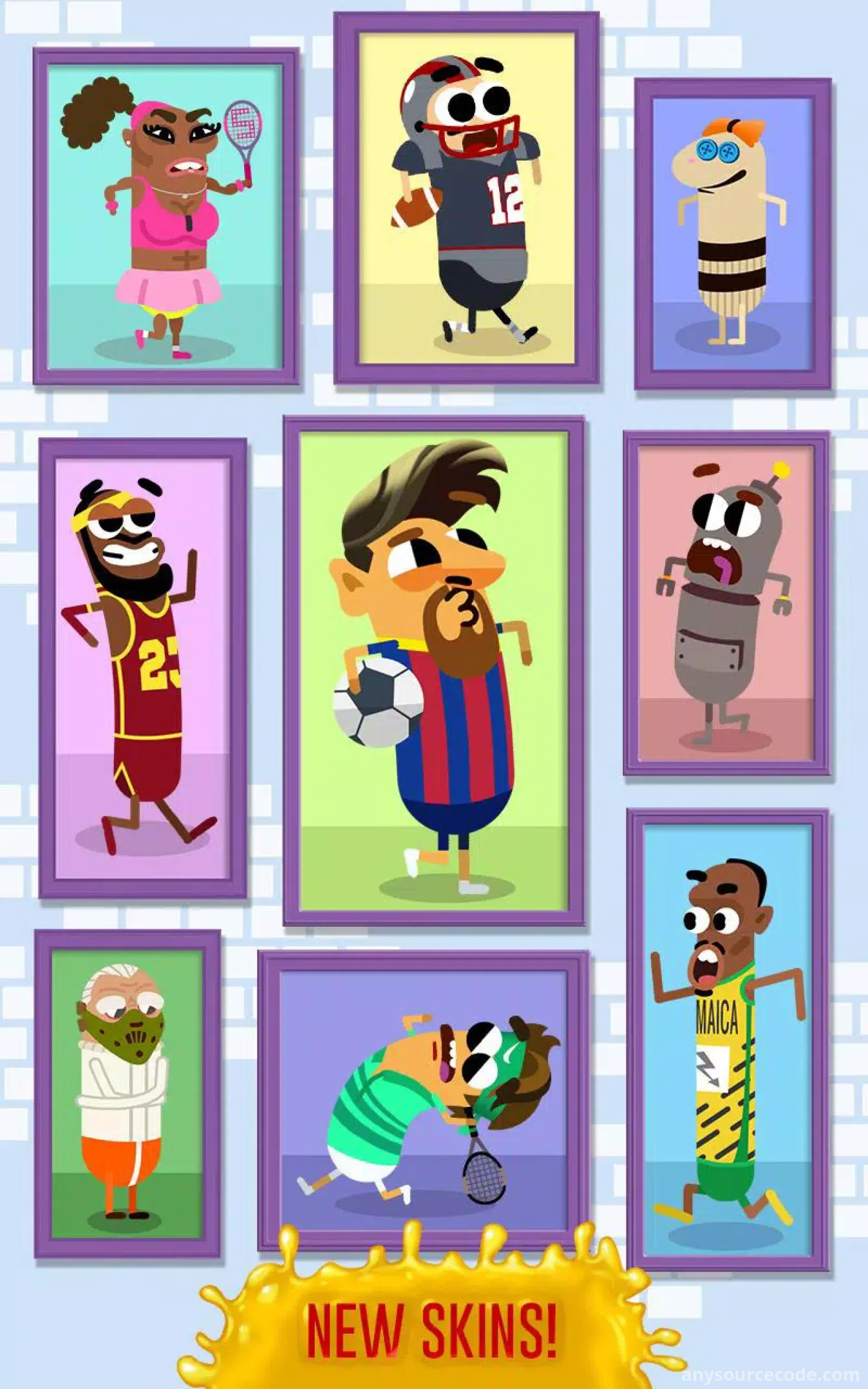Choose the bearded soccer player skin portrait

tap(434, 671)
